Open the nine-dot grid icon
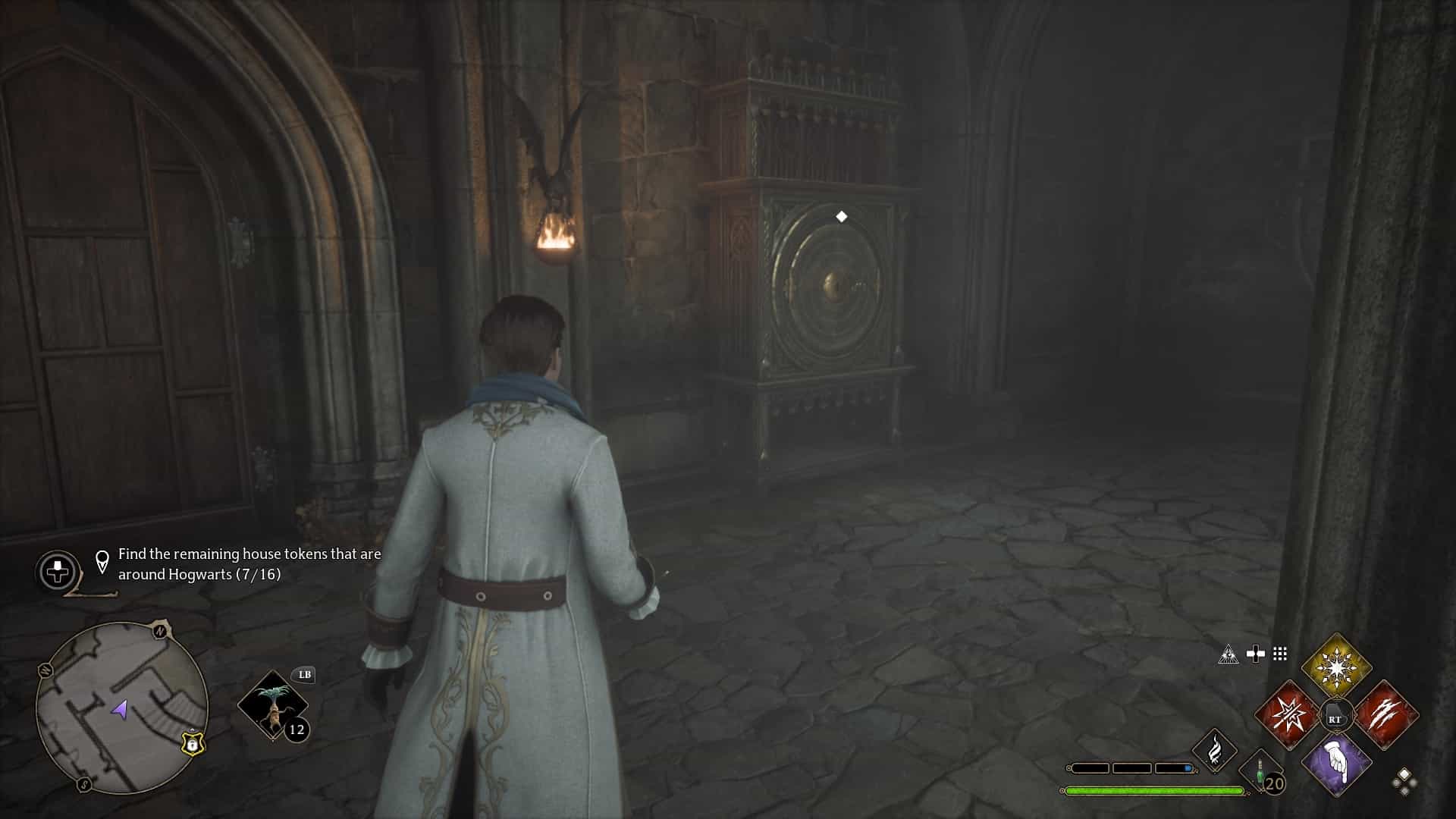Viewport: 1456px width, 819px height. [1280, 654]
